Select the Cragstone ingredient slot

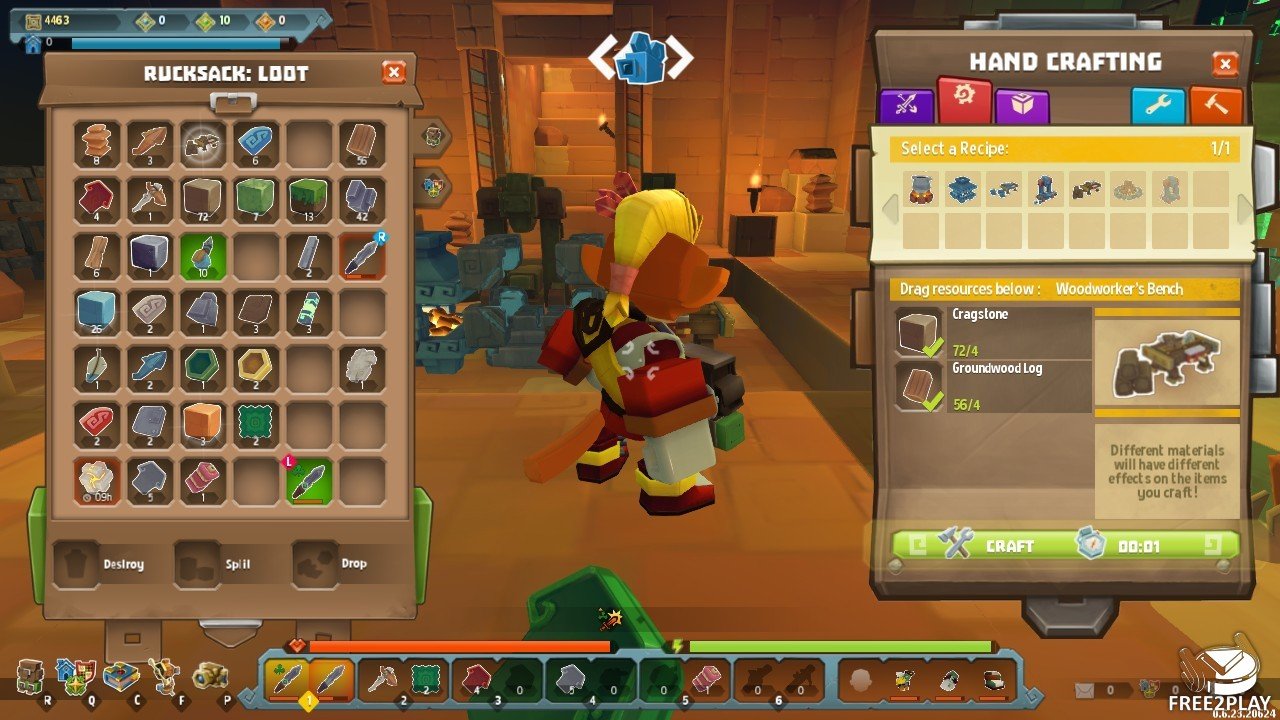point(992,333)
